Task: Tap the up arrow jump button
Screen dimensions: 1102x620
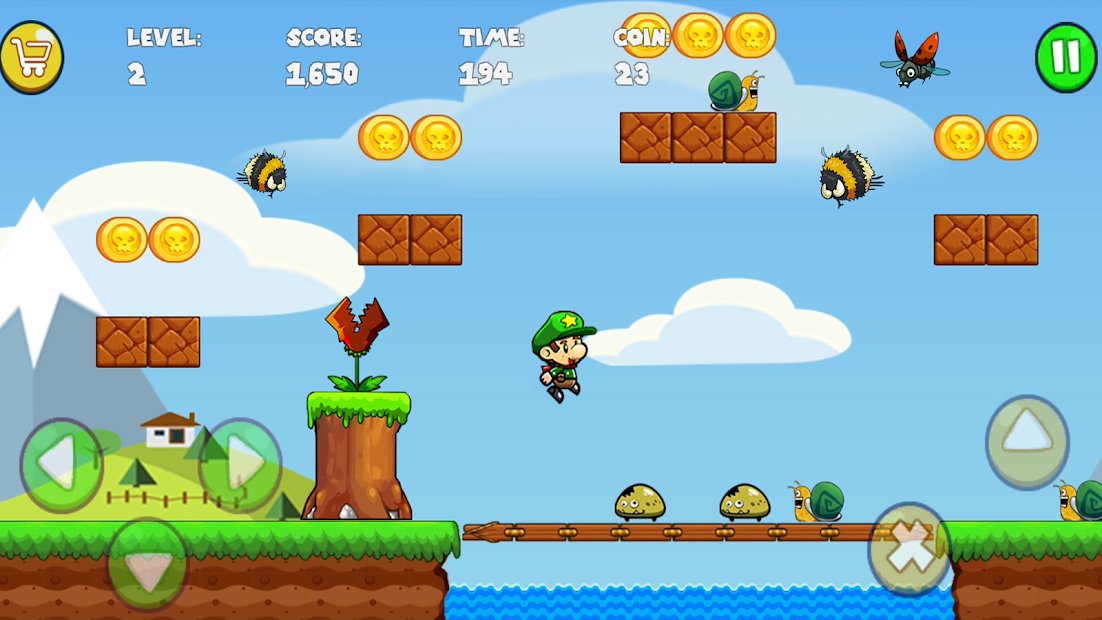Action: coord(1027,441)
